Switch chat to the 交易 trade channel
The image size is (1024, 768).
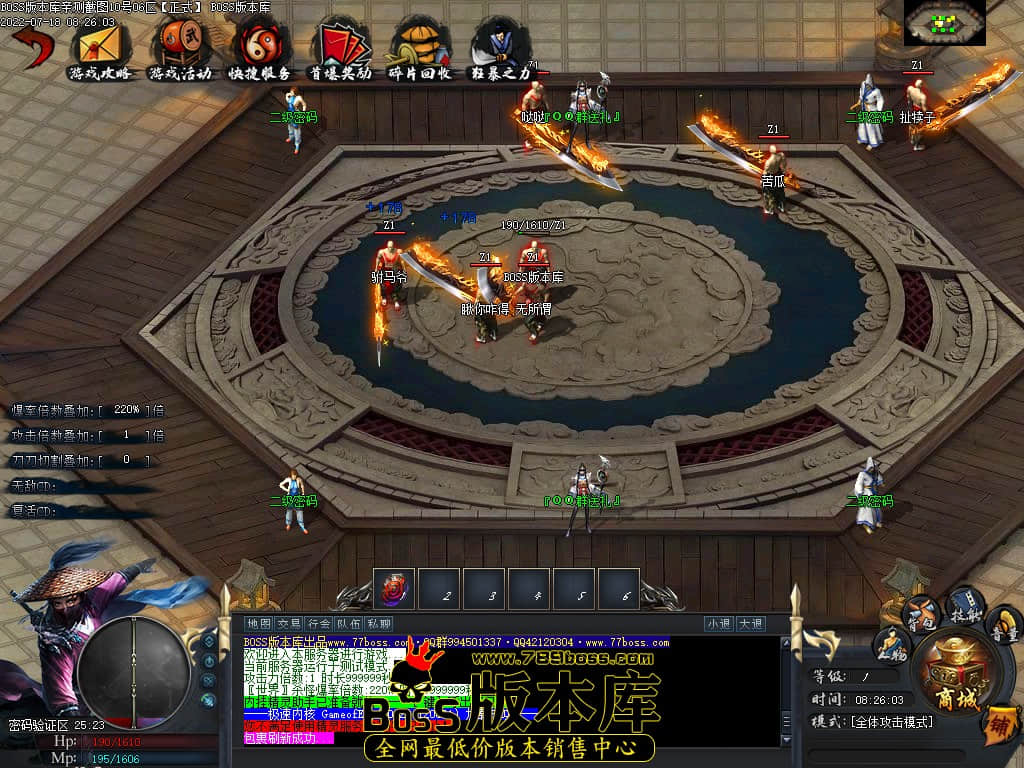pos(289,624)
